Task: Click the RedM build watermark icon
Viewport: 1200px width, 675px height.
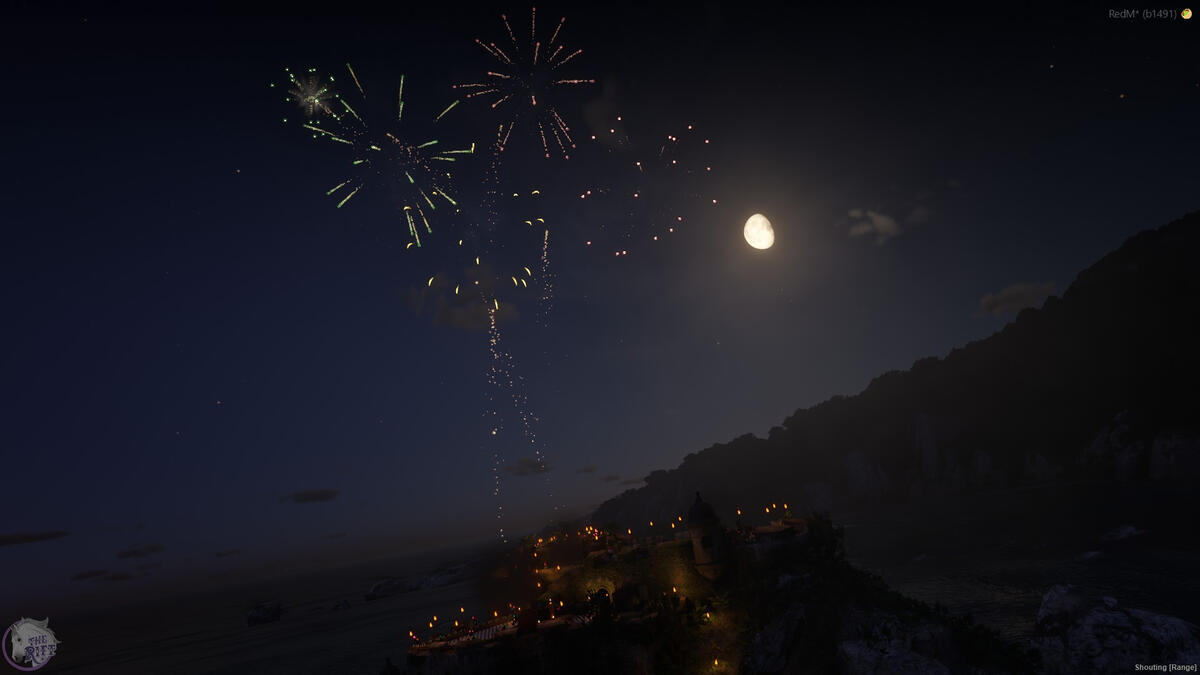Action: click(1187, 14)
